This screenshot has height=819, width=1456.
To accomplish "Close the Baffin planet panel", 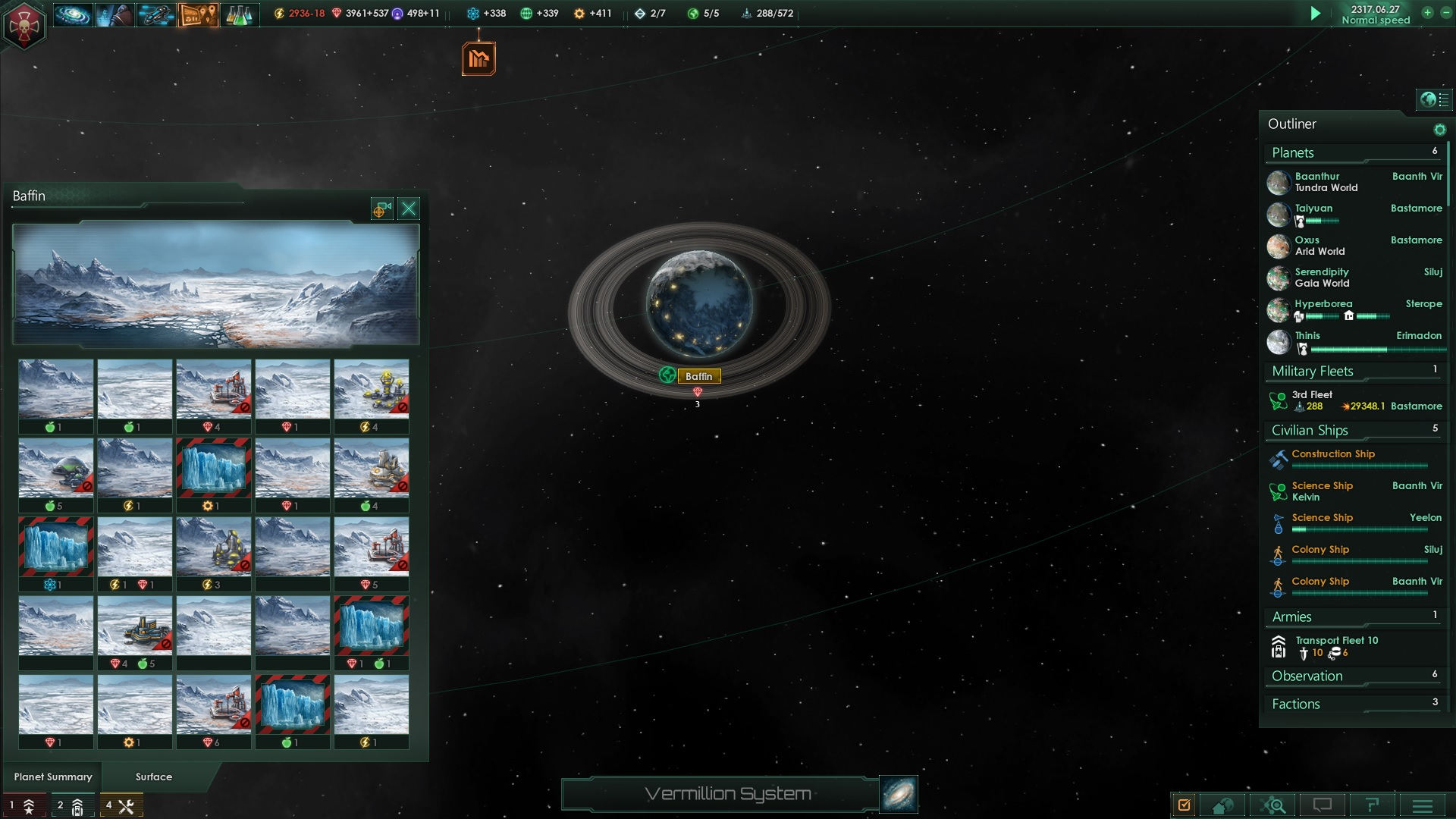I will 409,209.
